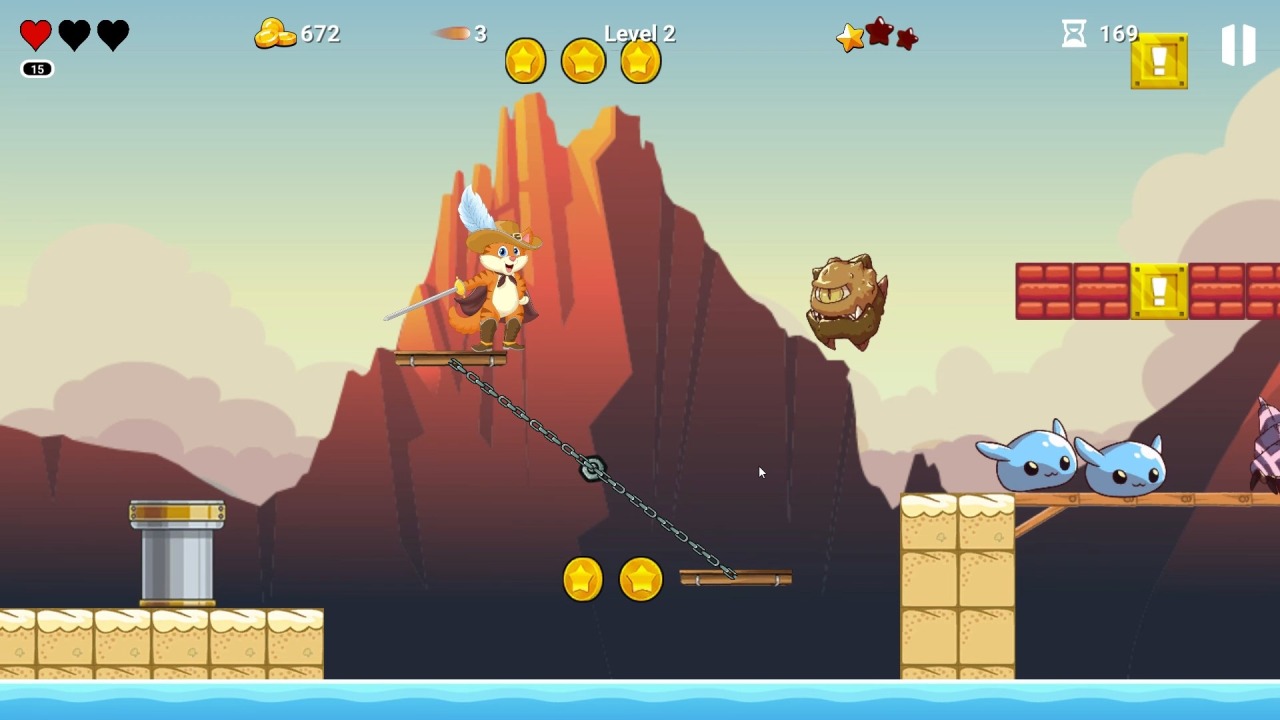Click the bullet ammo icon in the HUD
The image size is (1280, 720).
pyautogui.click(x=452, y=33)
